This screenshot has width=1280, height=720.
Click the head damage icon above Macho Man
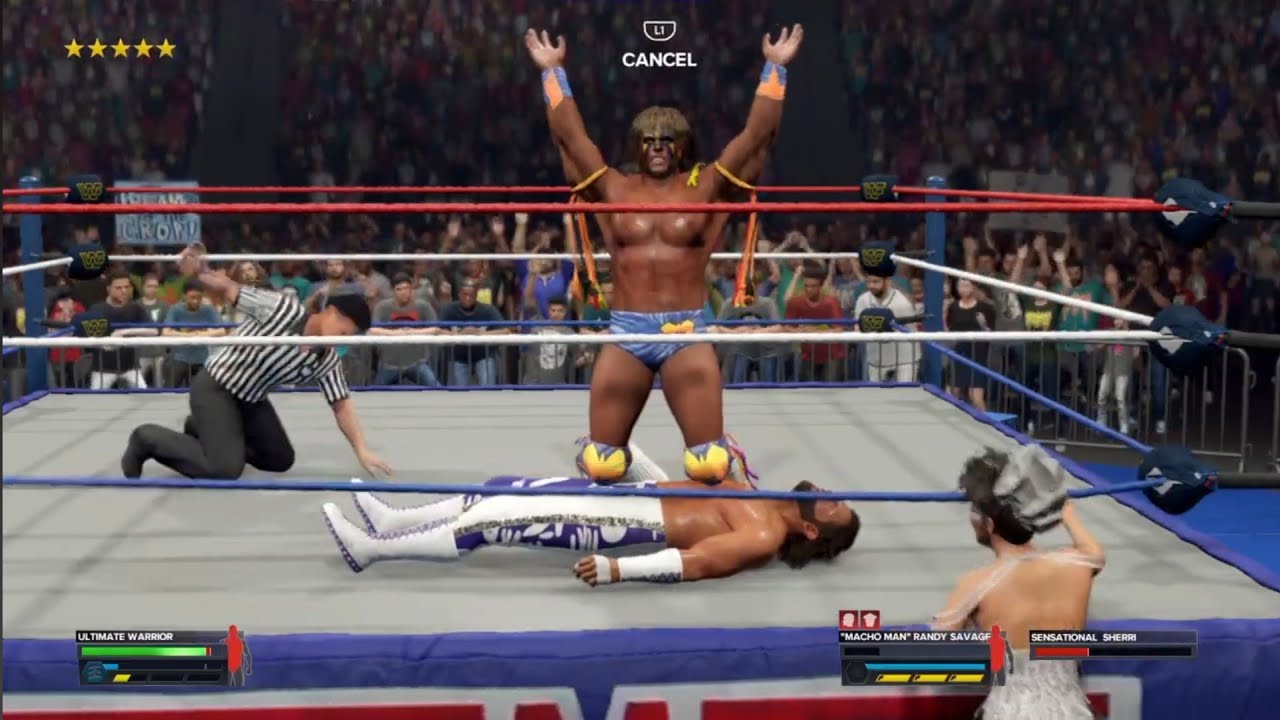pyautogui.click(x=848, y=619)
